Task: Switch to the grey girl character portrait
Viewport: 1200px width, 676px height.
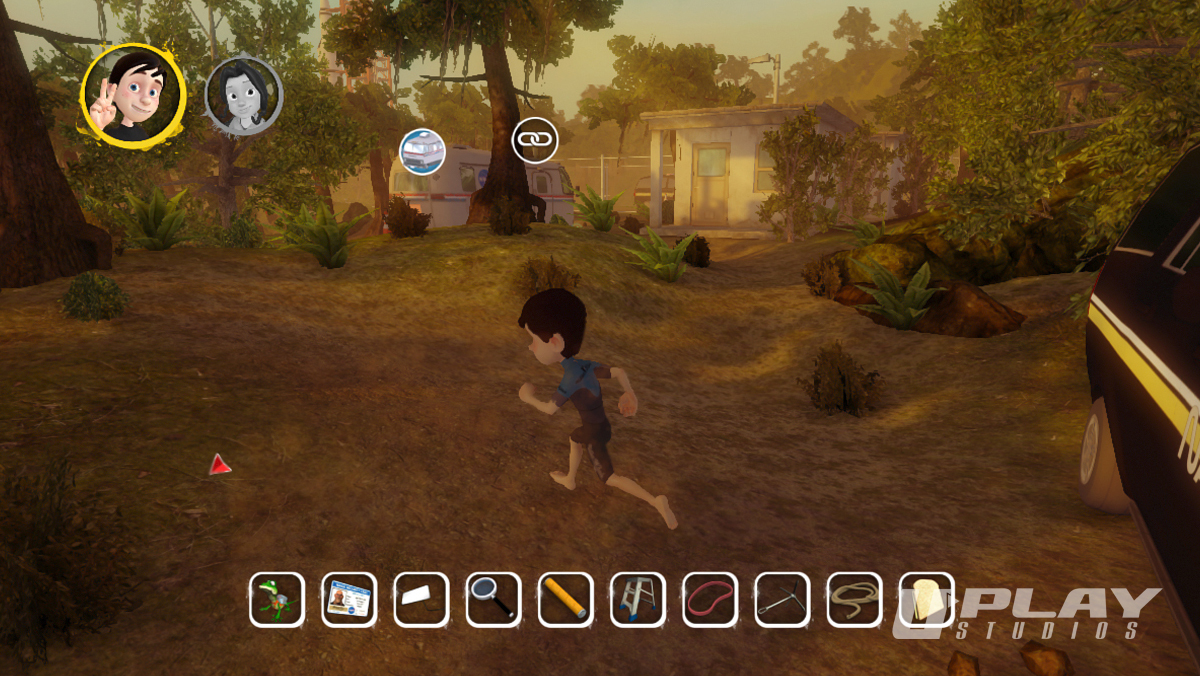Action: (244, 96)
